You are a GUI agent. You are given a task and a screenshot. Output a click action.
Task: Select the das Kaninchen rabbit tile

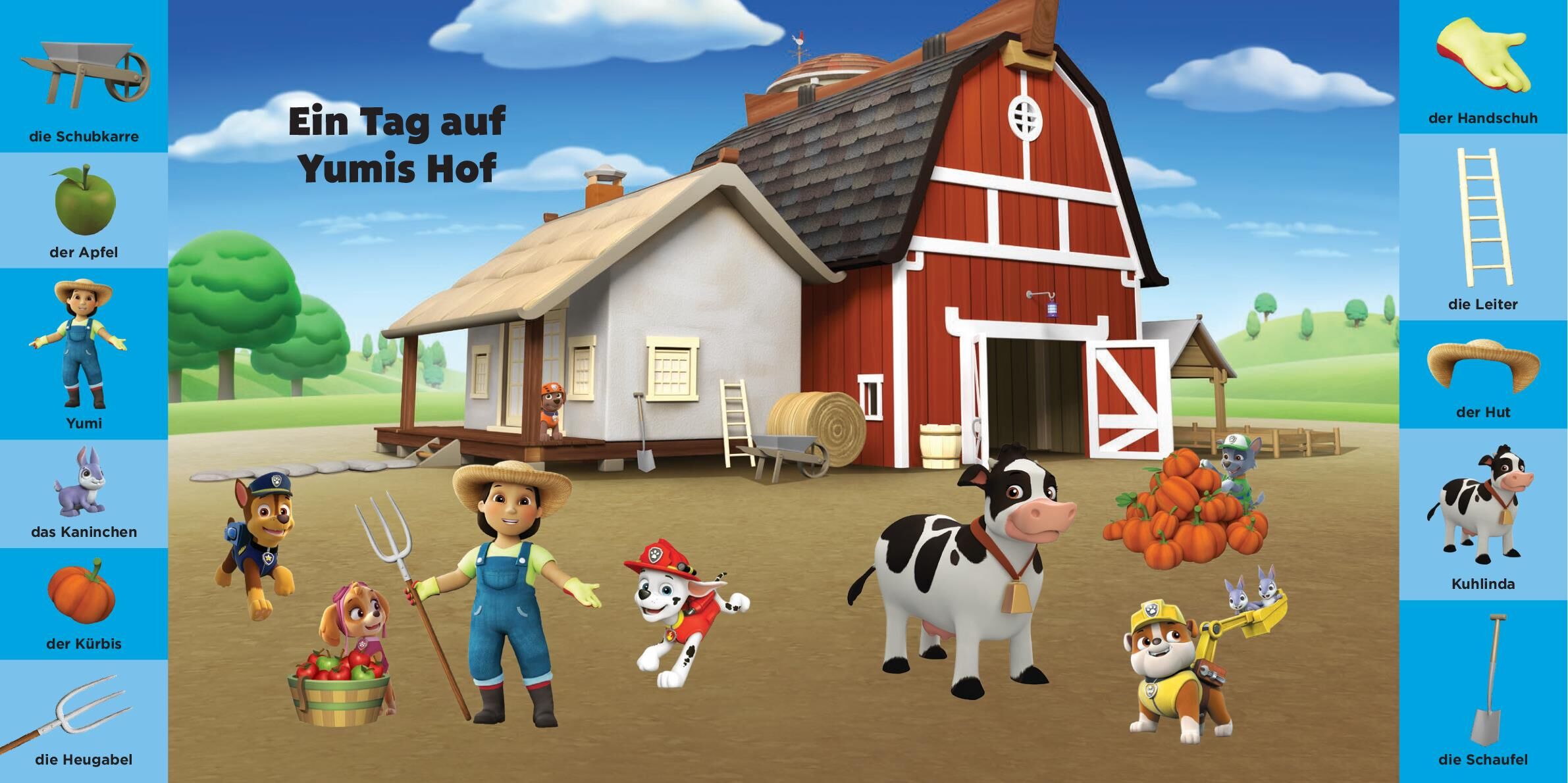[x=84, y=492]
